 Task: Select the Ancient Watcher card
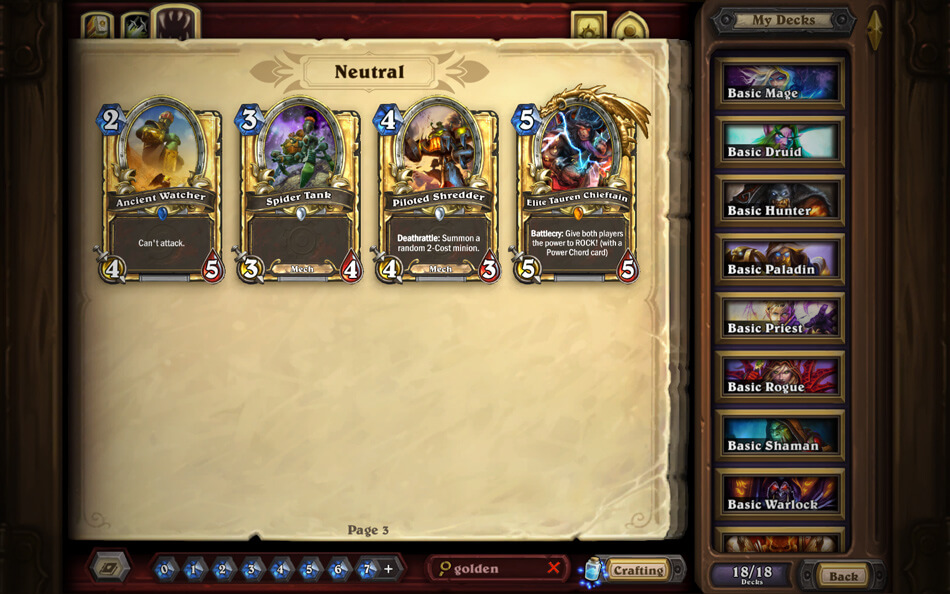160,192
